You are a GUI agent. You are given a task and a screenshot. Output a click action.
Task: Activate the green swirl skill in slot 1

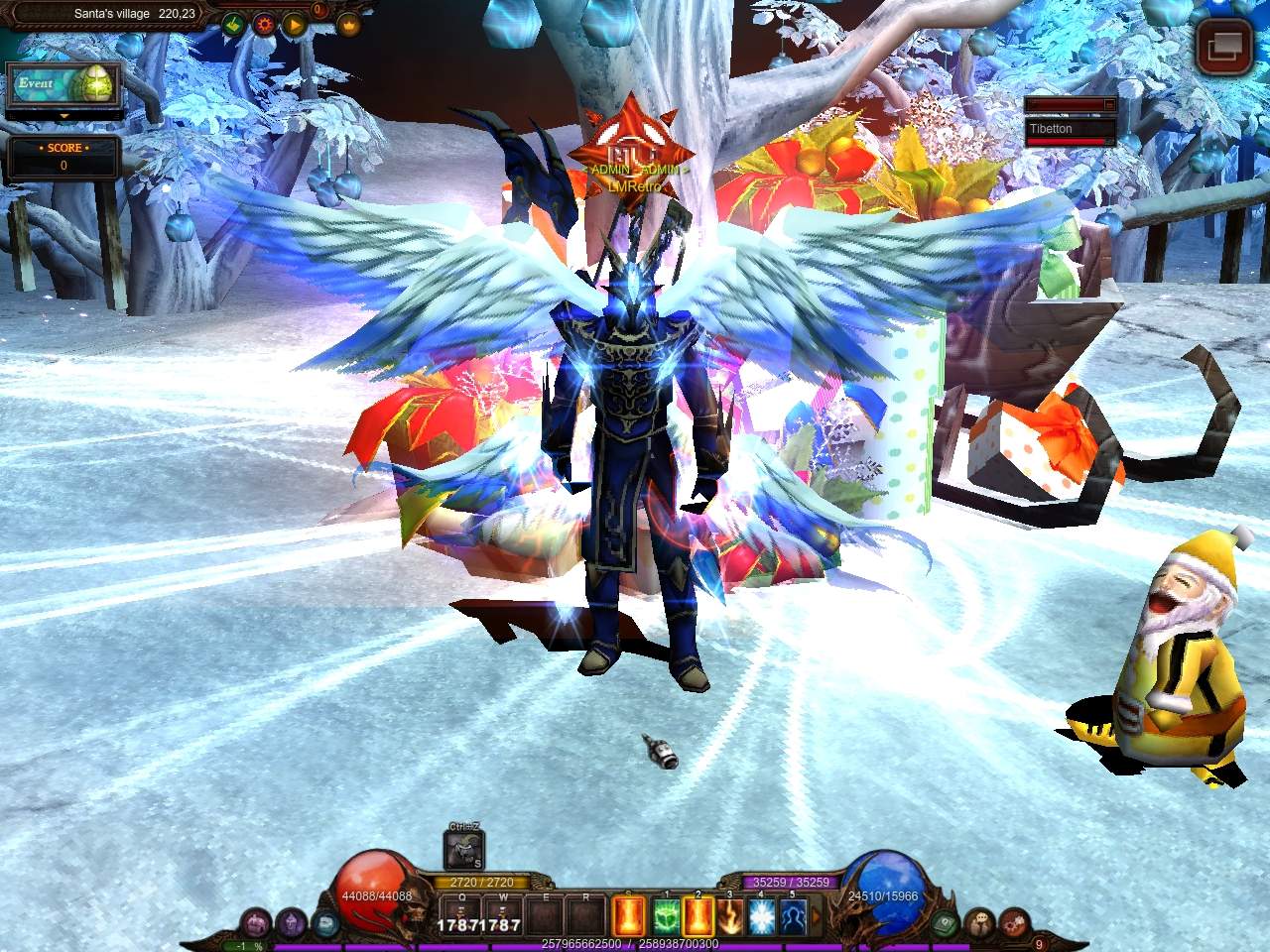[x=666, y=915]
